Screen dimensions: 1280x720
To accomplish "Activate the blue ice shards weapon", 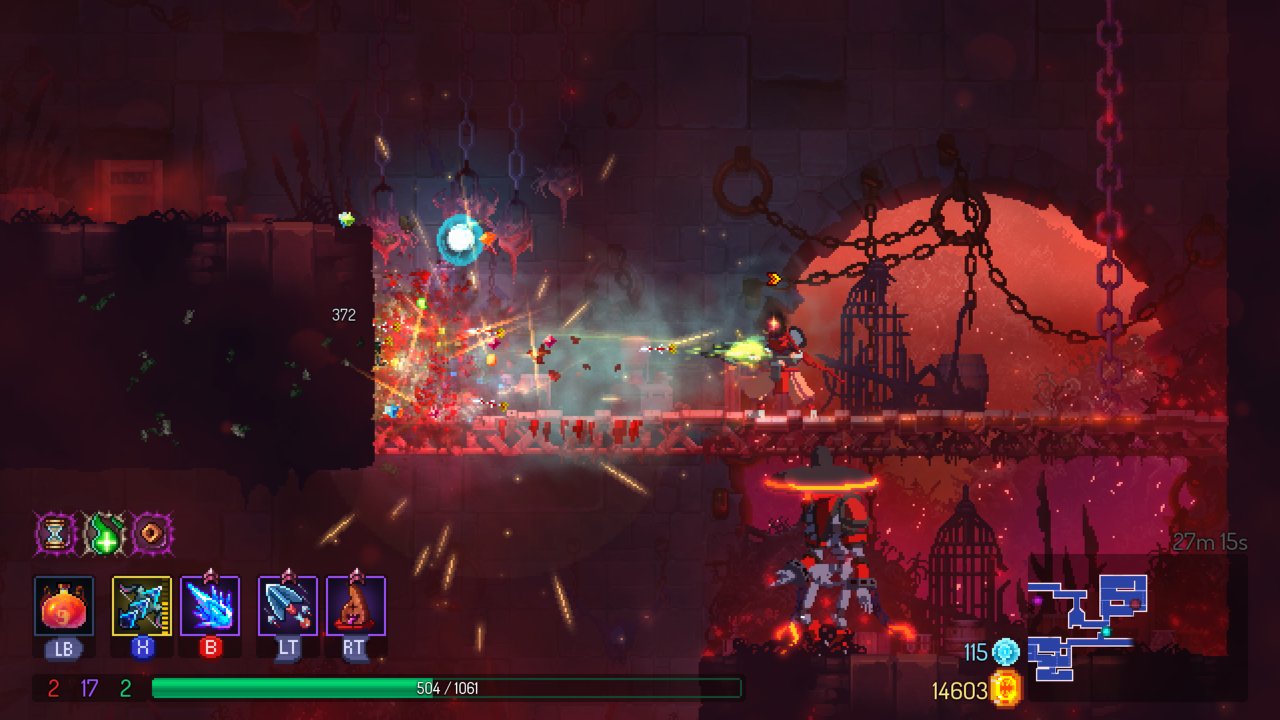I will pos(210,606).
